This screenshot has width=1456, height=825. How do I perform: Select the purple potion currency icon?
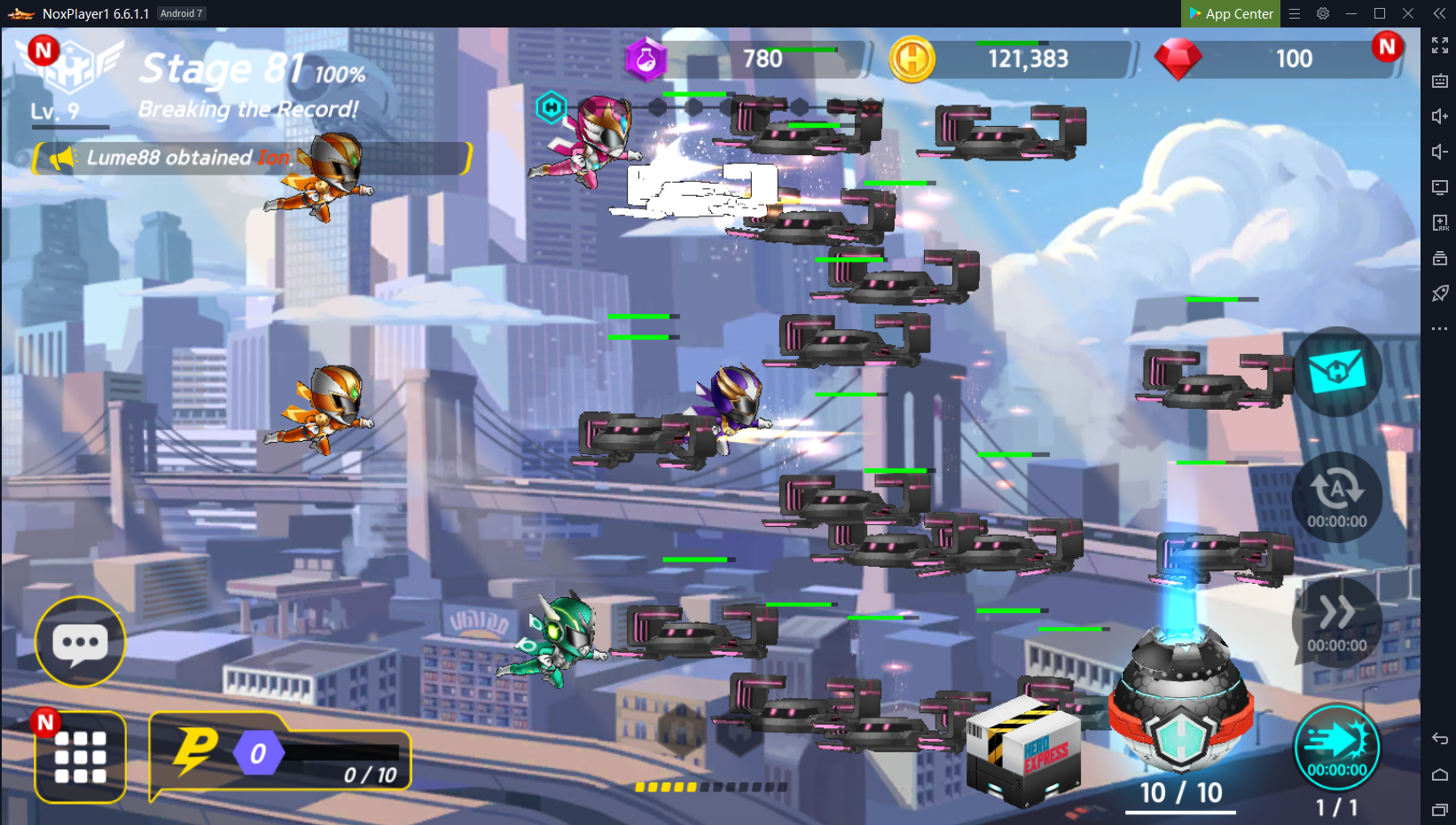click(x=646, y=59)
